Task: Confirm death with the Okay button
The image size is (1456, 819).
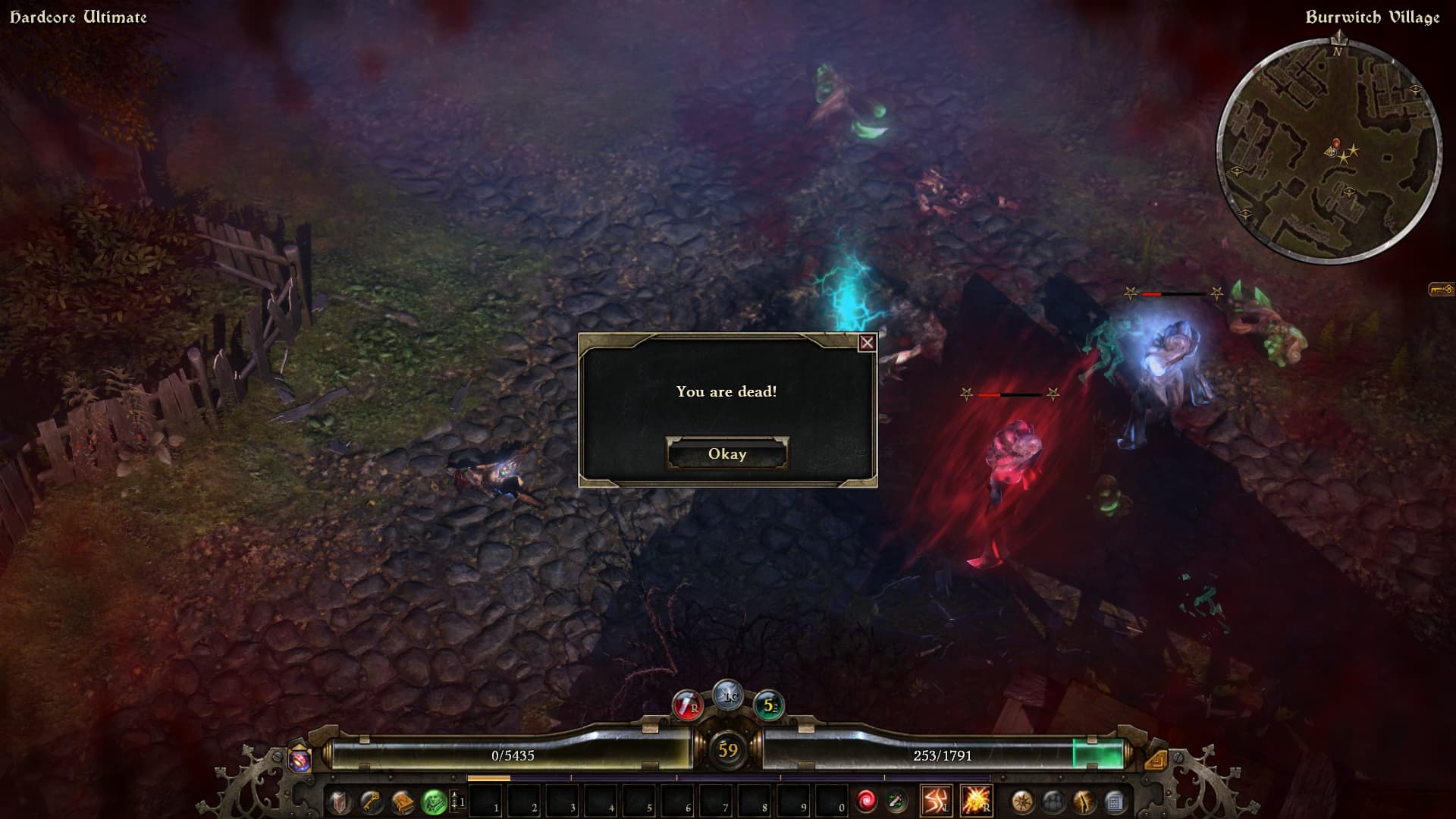Action: point(727,453)
